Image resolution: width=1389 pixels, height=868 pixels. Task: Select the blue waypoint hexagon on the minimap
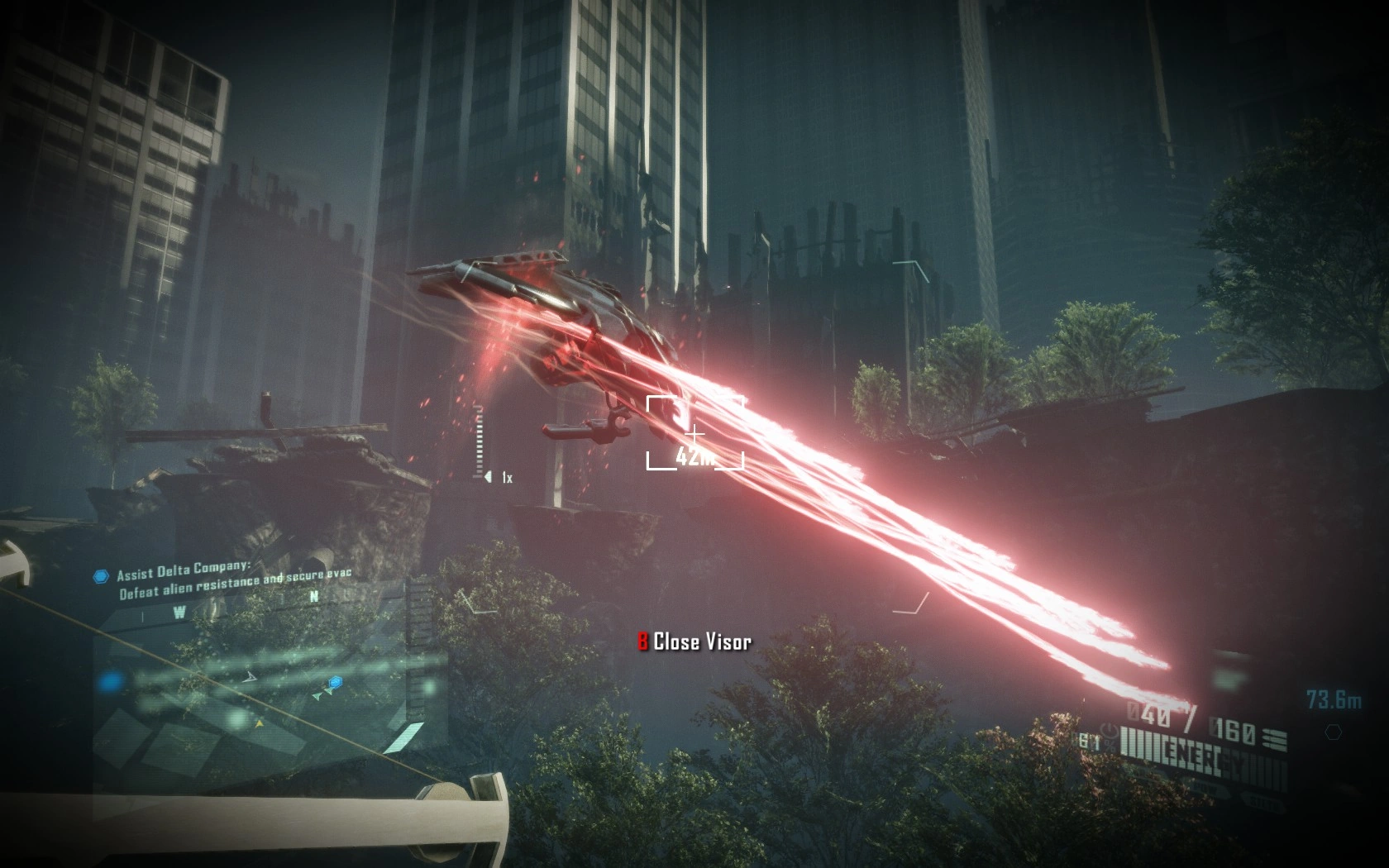coord(335,682)
